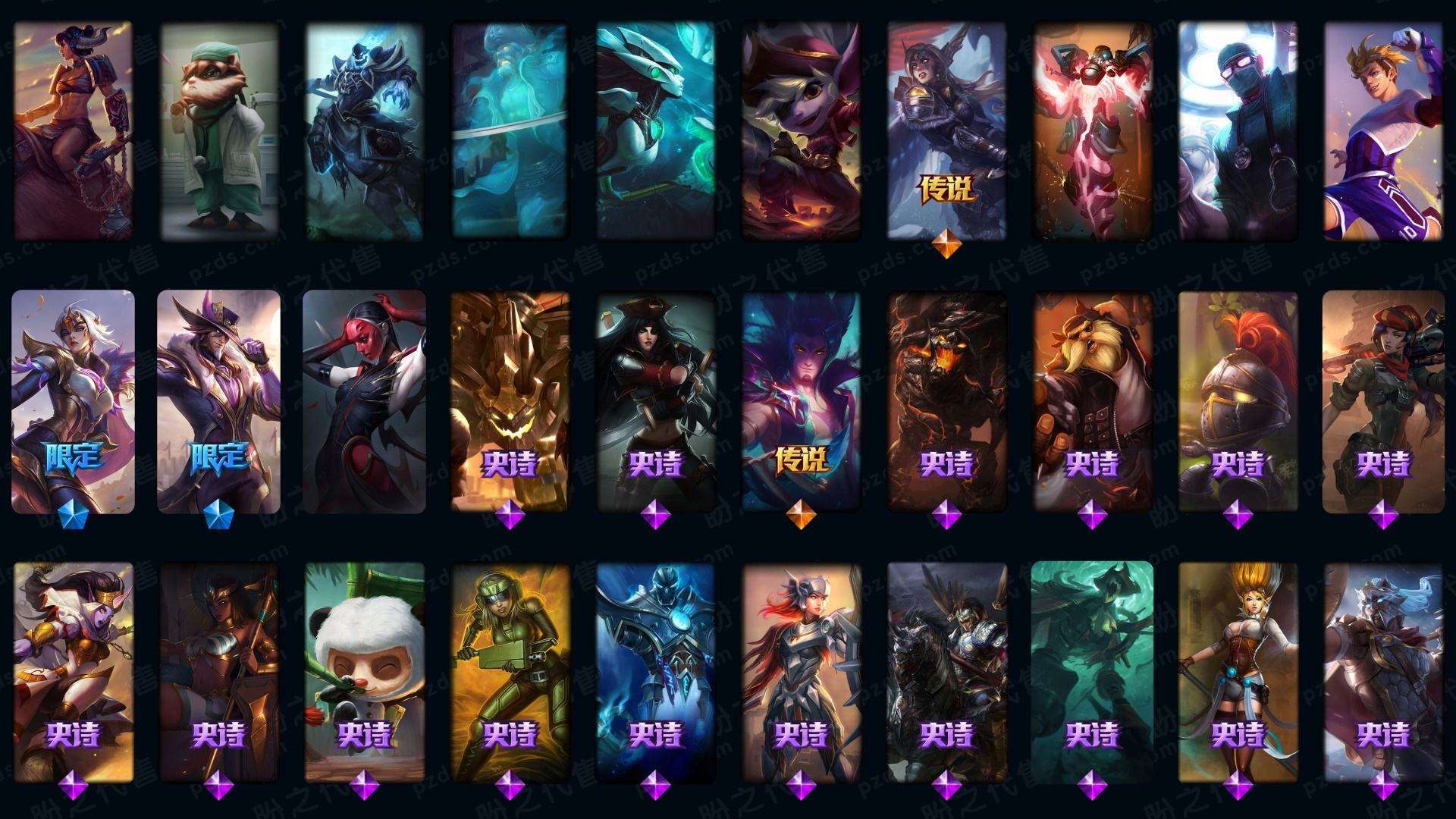
Task: Select the panda-costume Teemo card
Action: (x=364, y=671)
